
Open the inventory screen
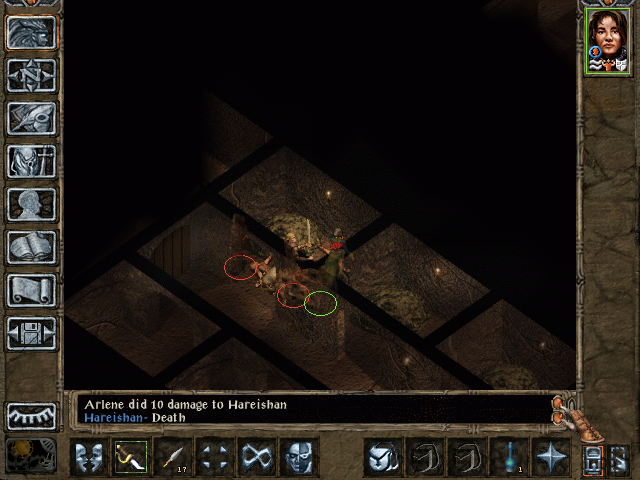[31, 160]
